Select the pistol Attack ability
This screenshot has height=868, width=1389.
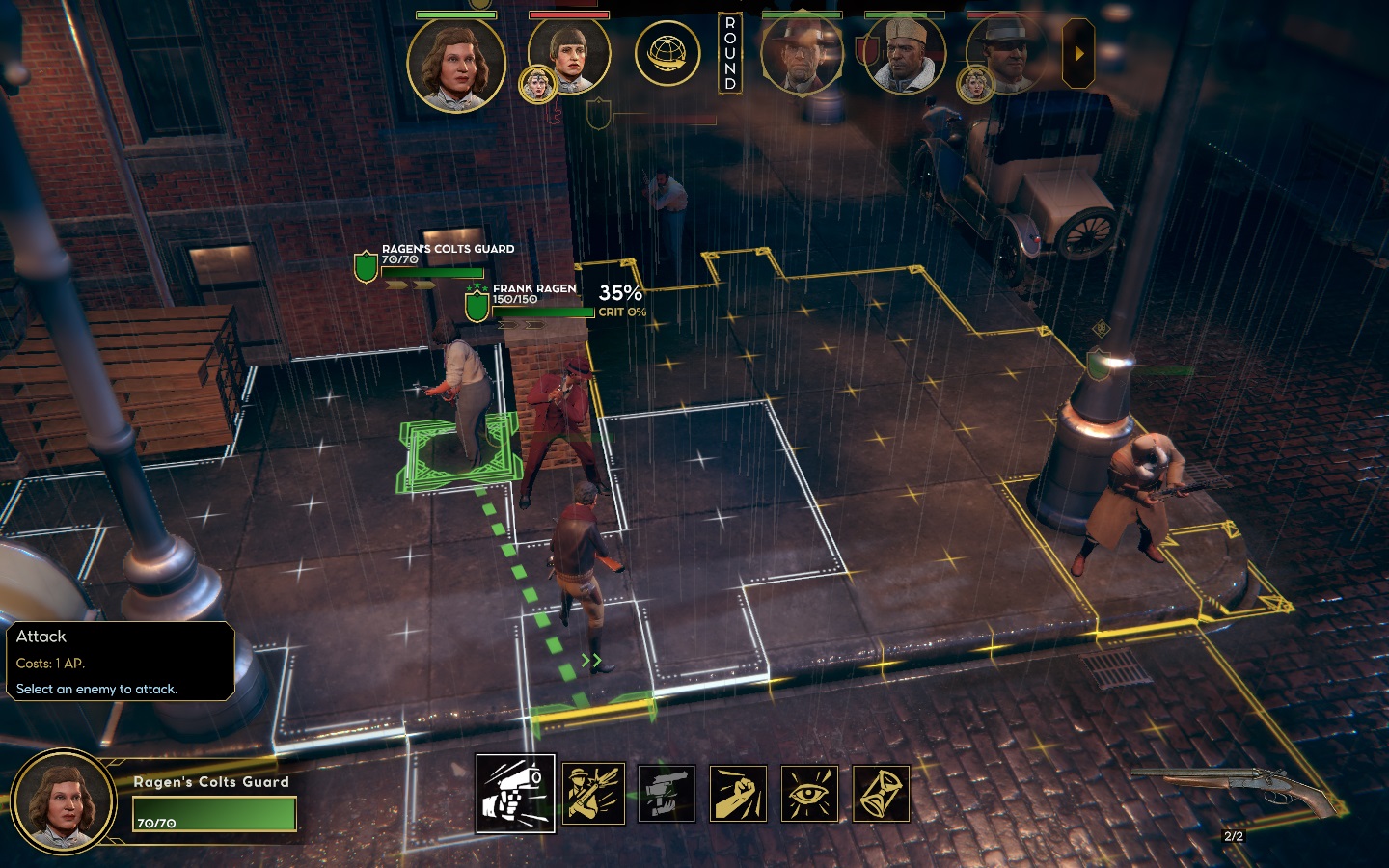(516, 793)
